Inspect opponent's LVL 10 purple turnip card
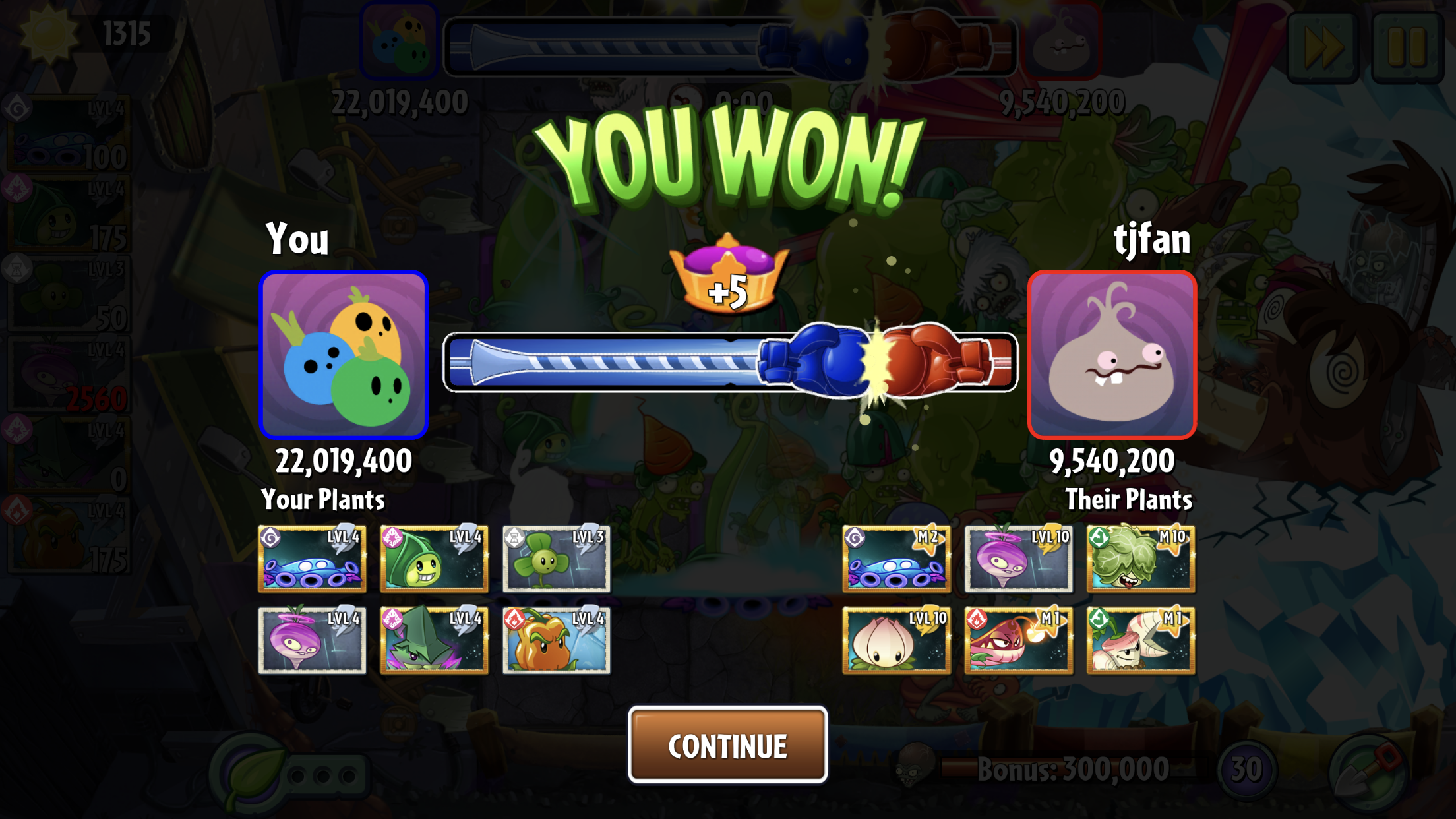Image resolution: width=1456 pixels, height=819 pixels. coord(1018,559)
